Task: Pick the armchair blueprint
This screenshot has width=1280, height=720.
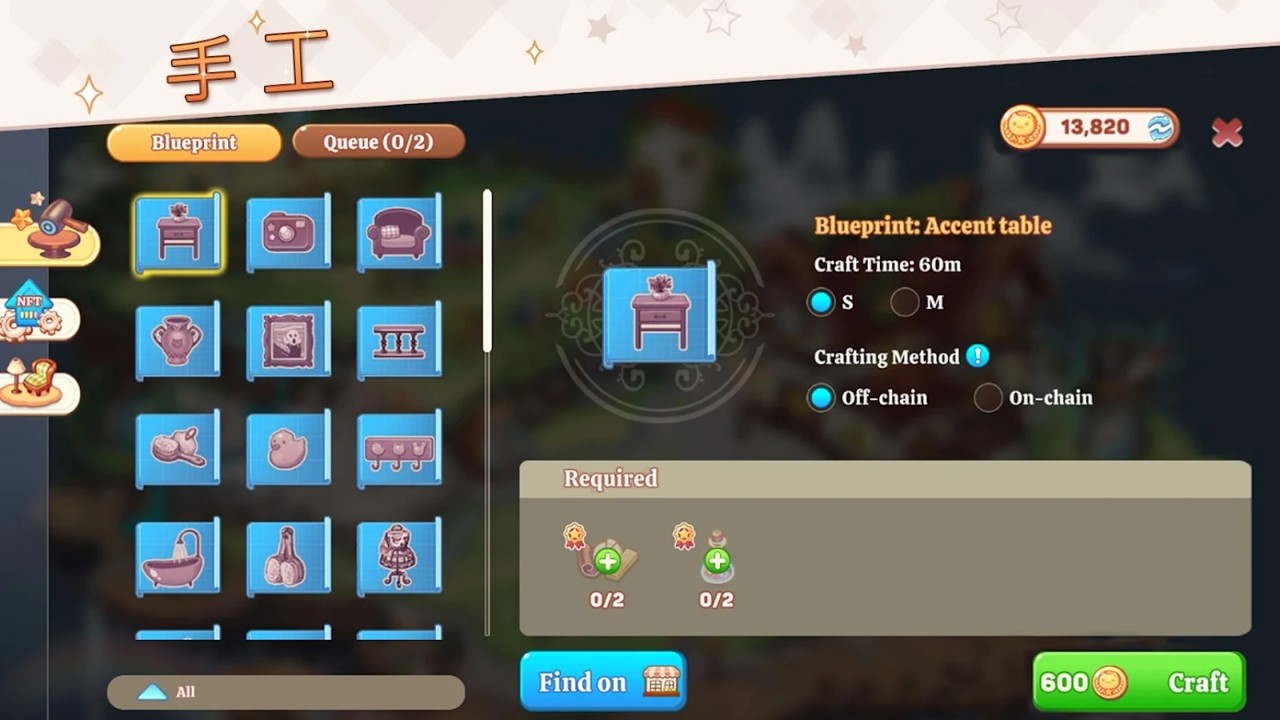Action: (x=399, y=233)
